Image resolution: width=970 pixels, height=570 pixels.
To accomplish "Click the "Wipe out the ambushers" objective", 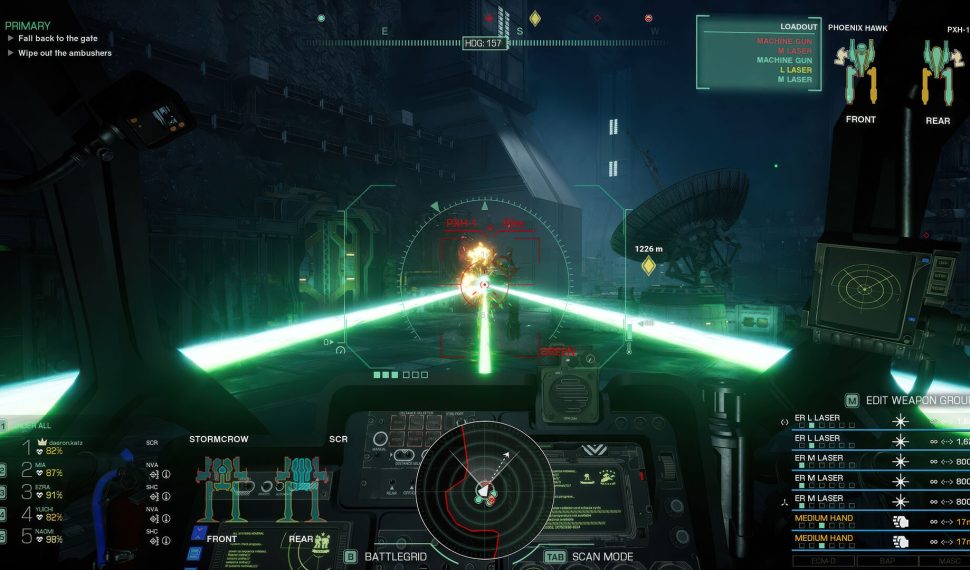I will (x=64, y=53).
